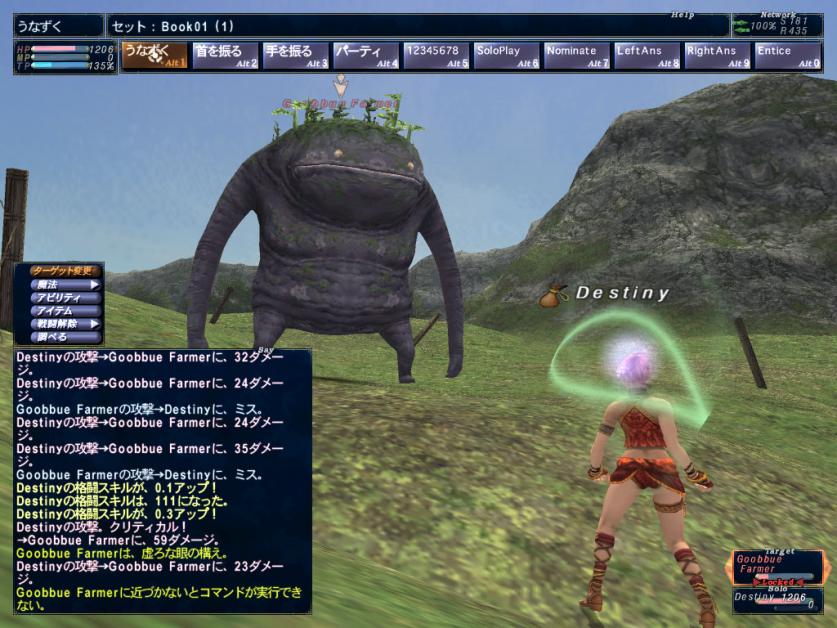The image size is (837, 628).
Task: Open the アビリティ abilities menu
Action: click(64, 298)
